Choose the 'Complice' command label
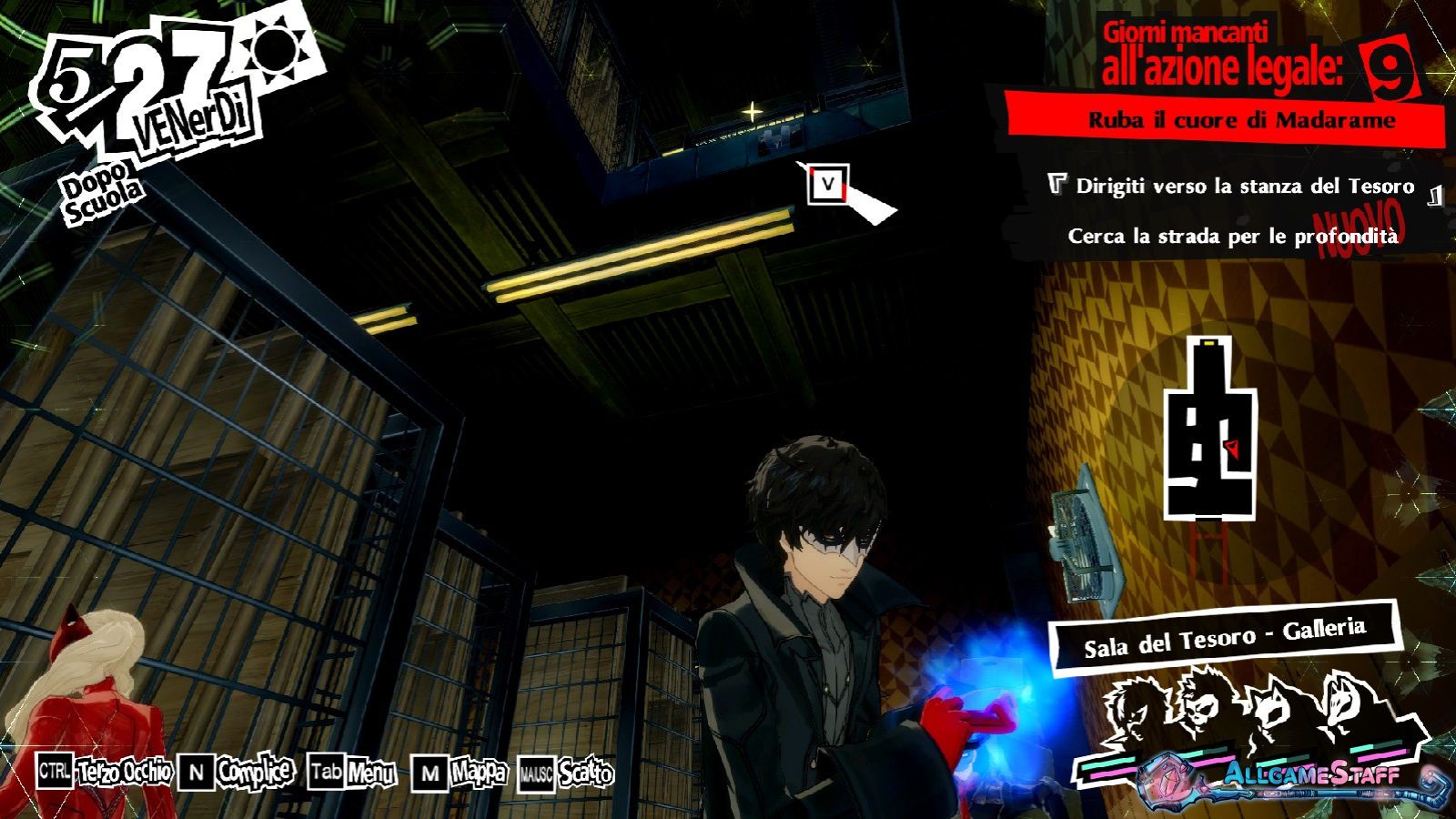Image resolution: width=1456 pixels, height=819 pixels. pyautogui.click(x=255, y=773)
